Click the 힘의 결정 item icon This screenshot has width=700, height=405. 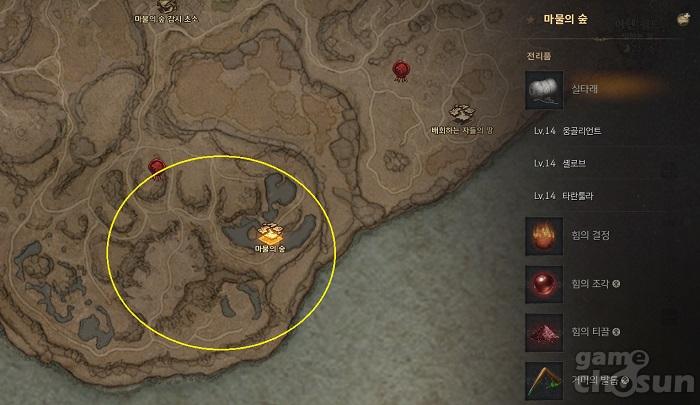544,236
